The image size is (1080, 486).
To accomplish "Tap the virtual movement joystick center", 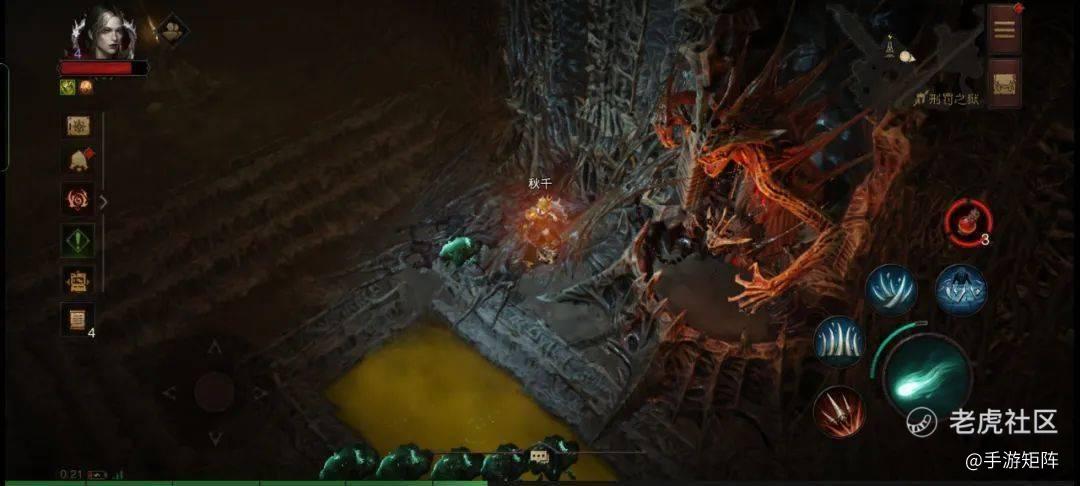I will click(x=213, y=391).
